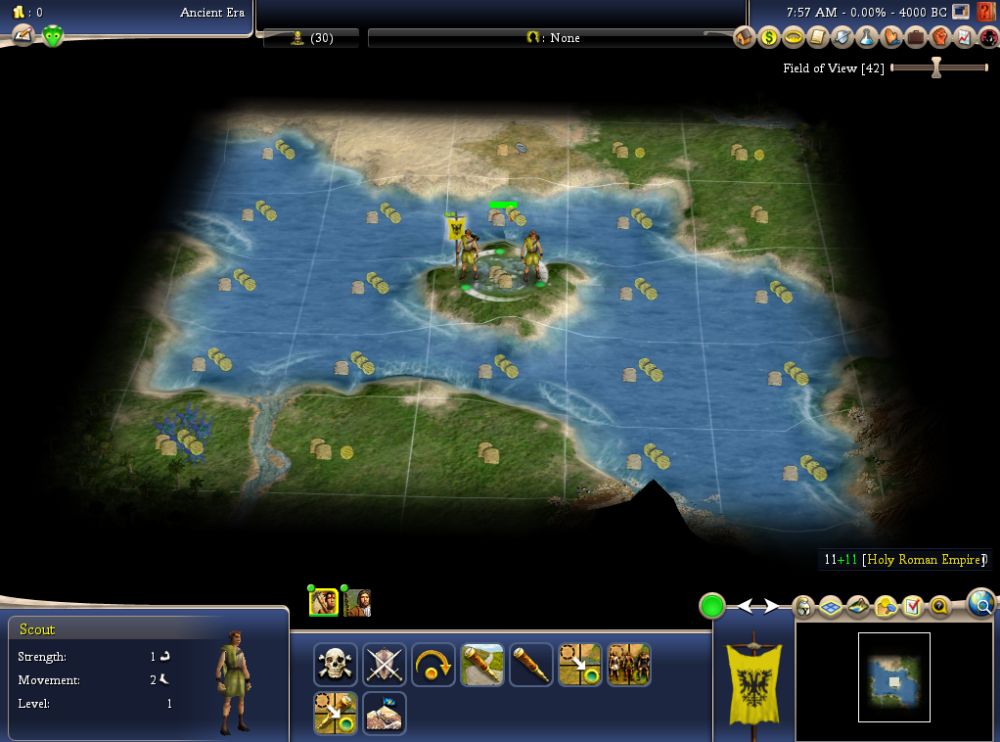1000x742 pixels.
Task: Open the Military Advisor fist icon
Action: (939, 38)
